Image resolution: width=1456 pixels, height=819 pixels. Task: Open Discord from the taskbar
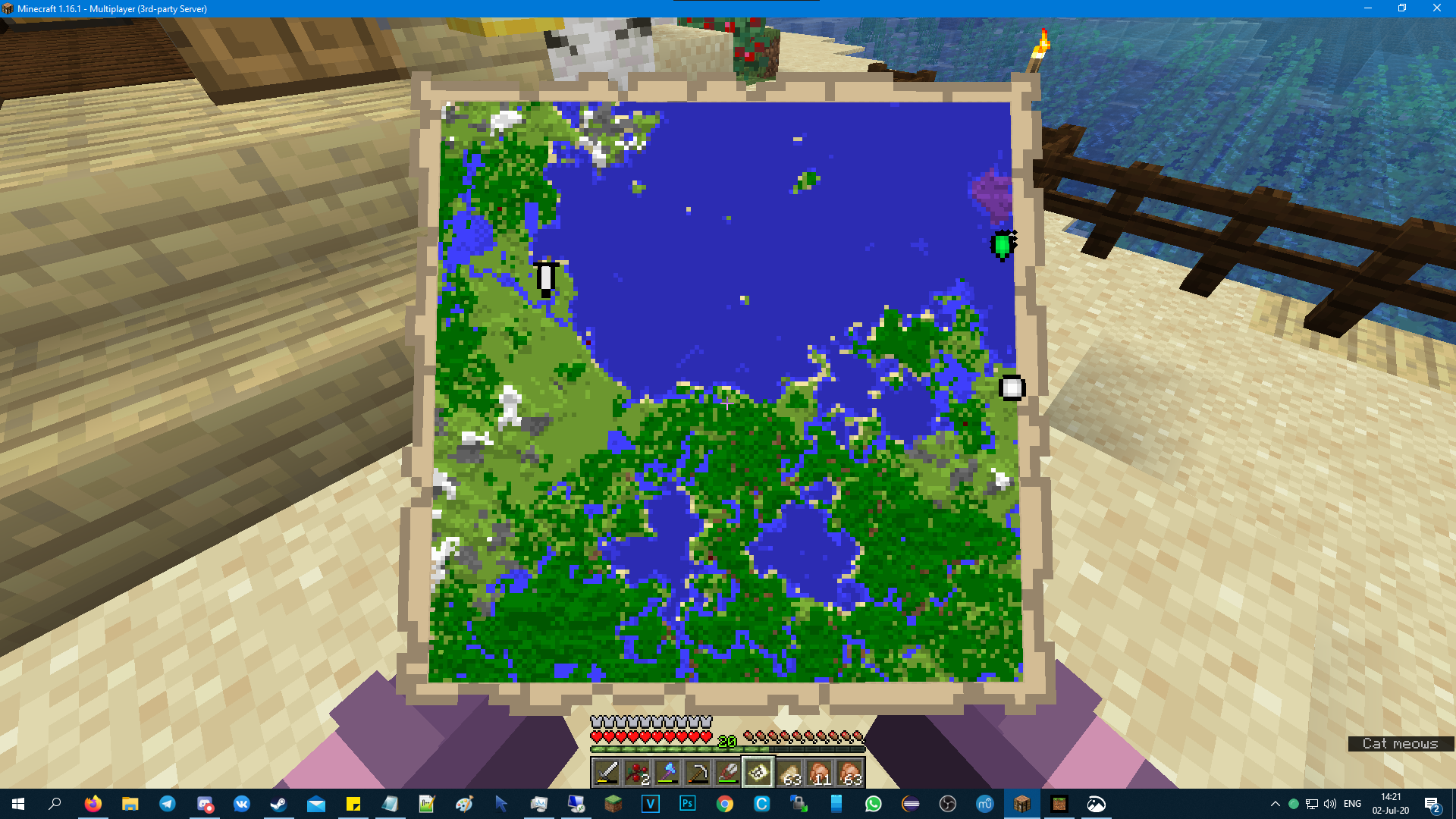point(203,804)
